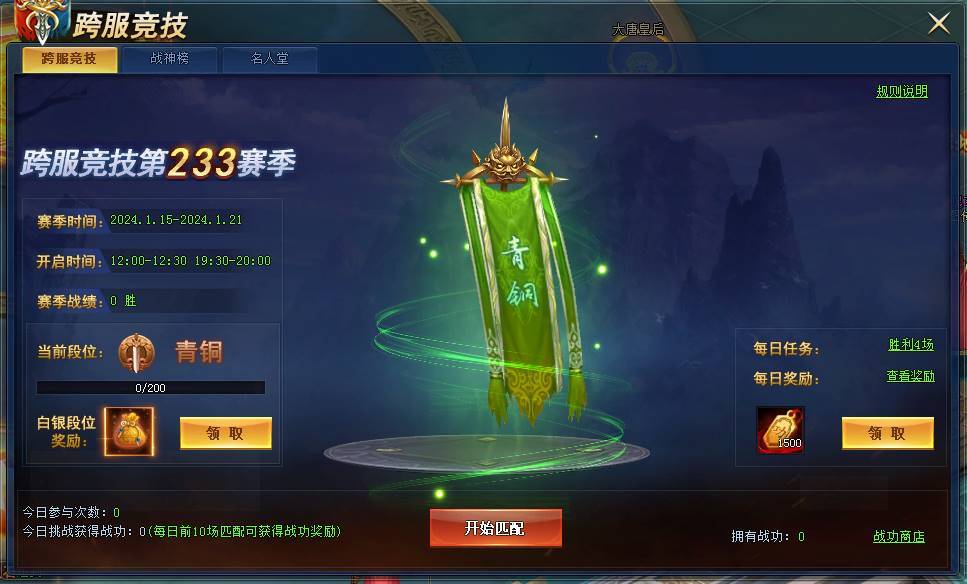Start matchmaking with 开始匹配

pyautogui.click(x=495, y=528)
